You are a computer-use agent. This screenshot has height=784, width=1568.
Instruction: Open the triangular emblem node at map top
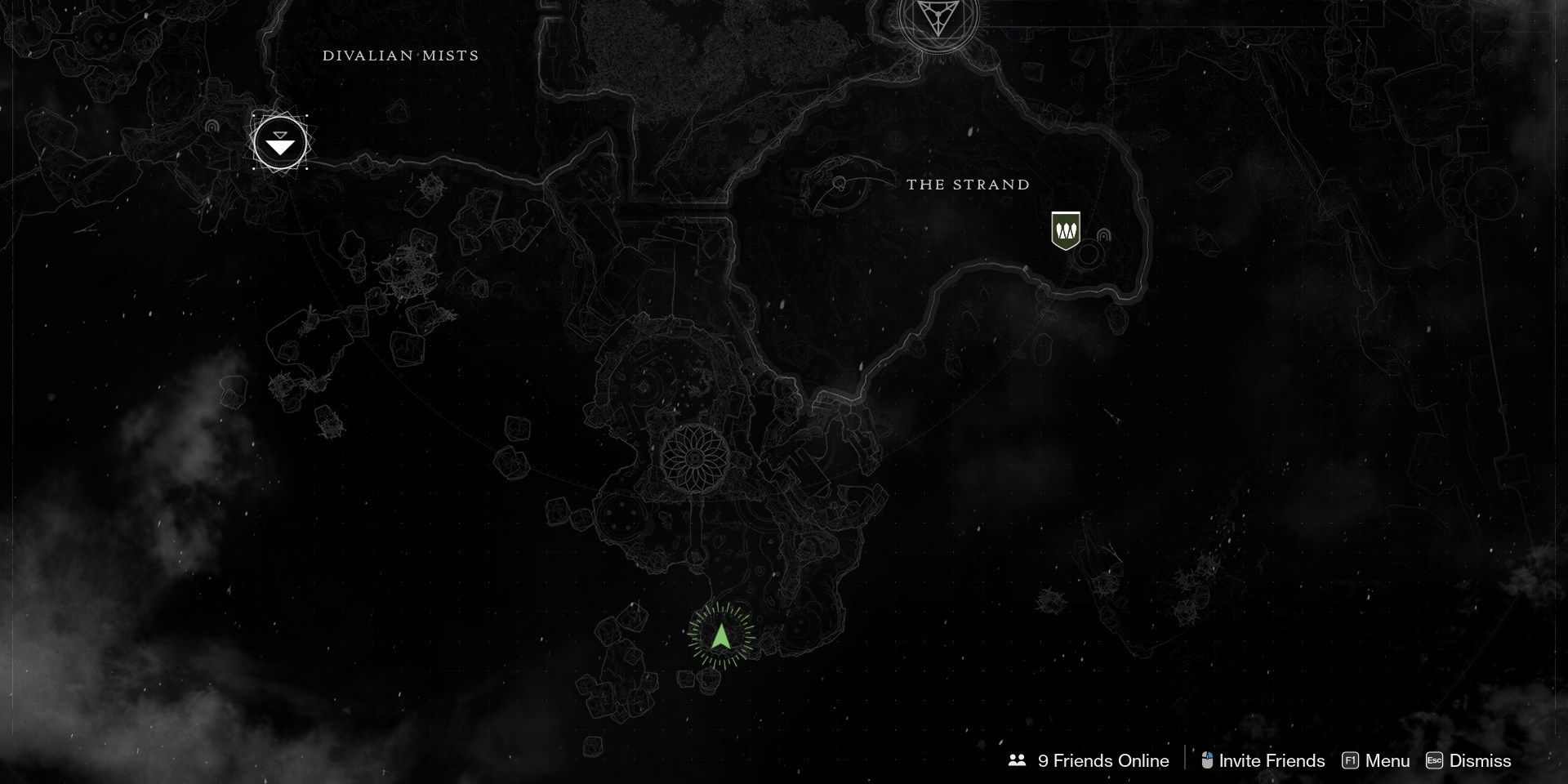pos(939,16)
